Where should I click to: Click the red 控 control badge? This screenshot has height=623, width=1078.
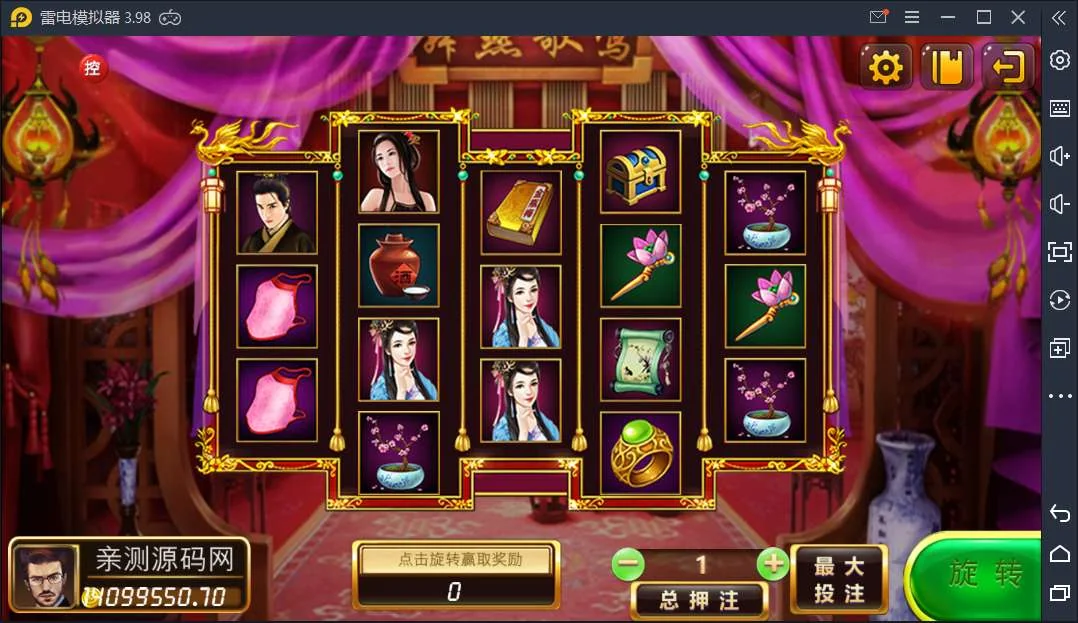(93, 68)
